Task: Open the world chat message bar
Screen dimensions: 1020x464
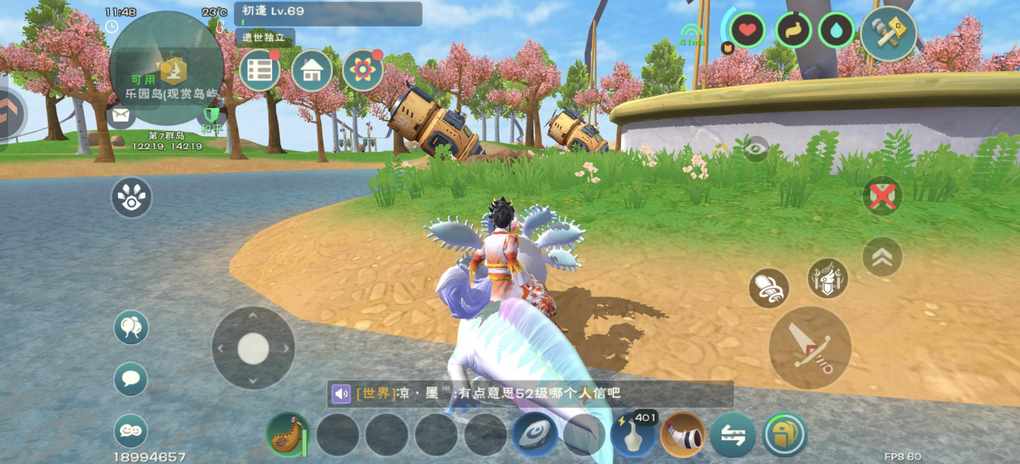Action: pyautogui.click(x=530, y=394)
